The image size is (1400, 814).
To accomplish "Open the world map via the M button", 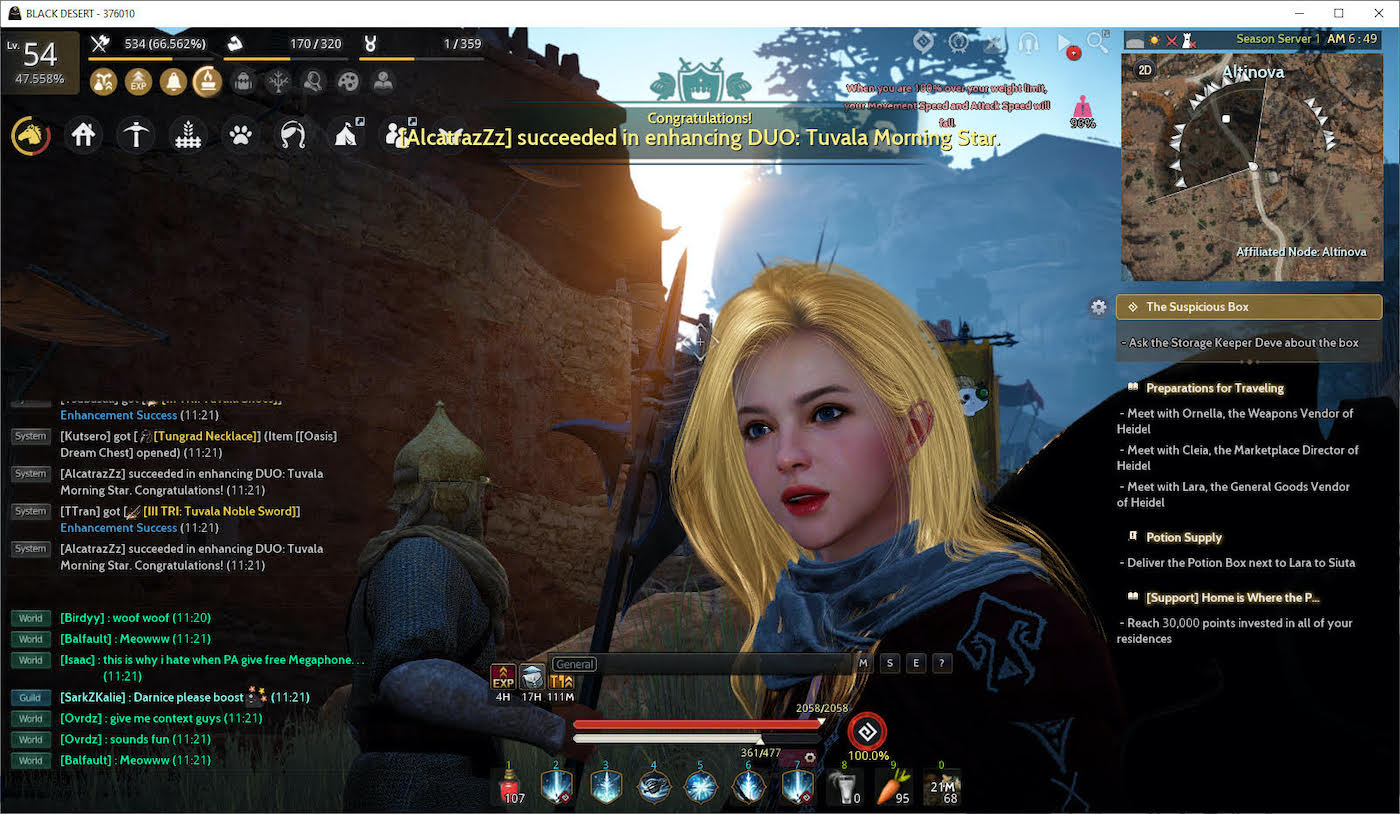I will (x=862, y=663).
